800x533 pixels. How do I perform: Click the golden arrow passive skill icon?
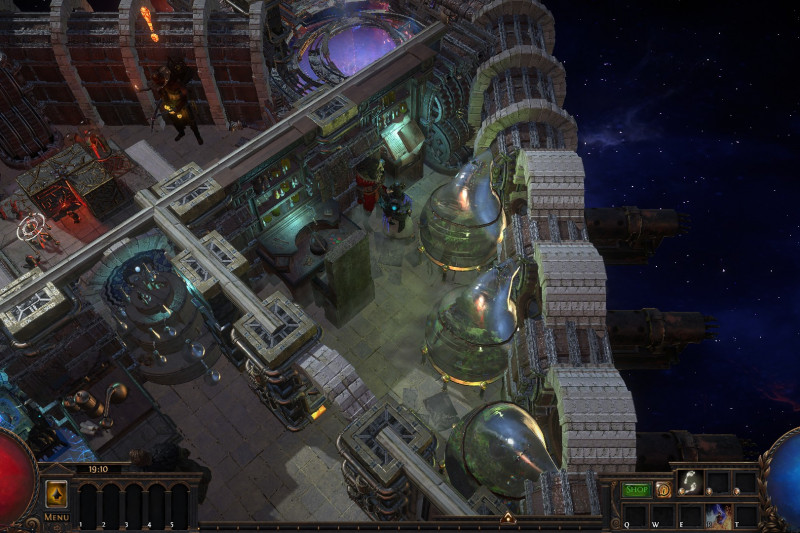56,493
